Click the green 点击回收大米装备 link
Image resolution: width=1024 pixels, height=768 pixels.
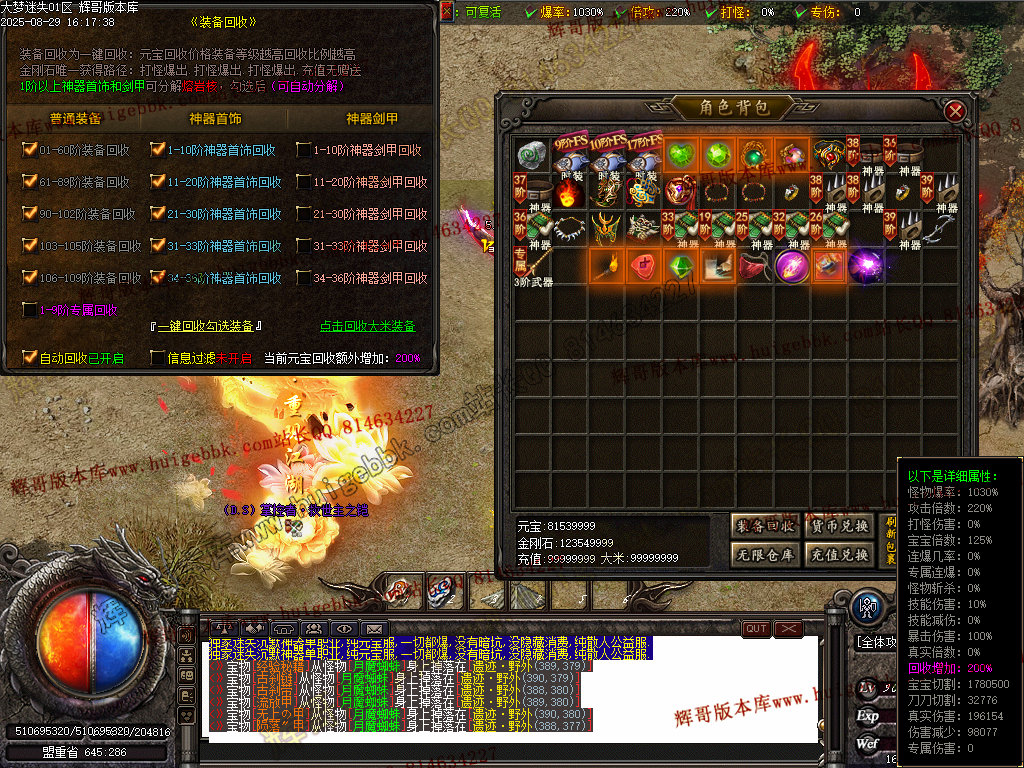tap(367, 326)
